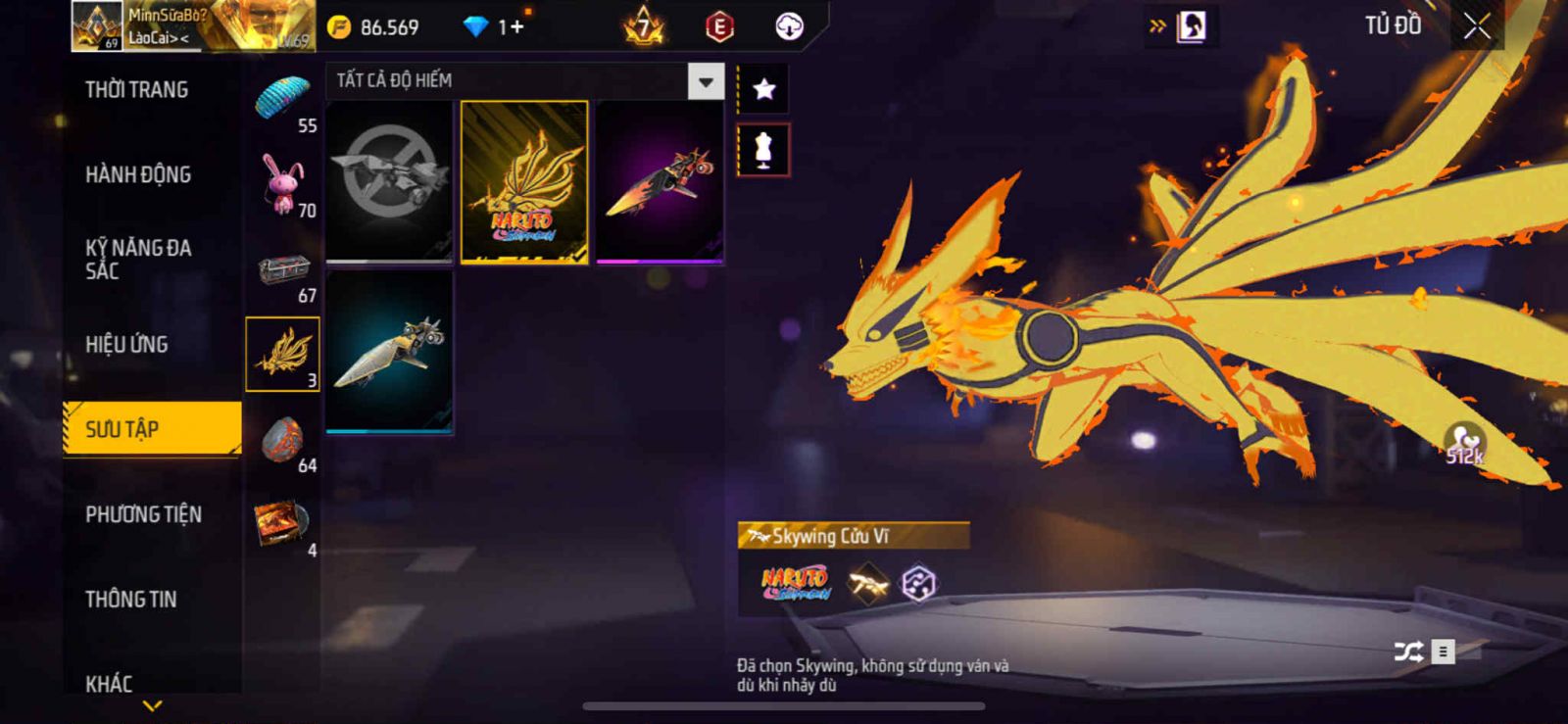Toggle the star favorites filter
This screenshot has width=1568, height=724.
pos(763,90)
